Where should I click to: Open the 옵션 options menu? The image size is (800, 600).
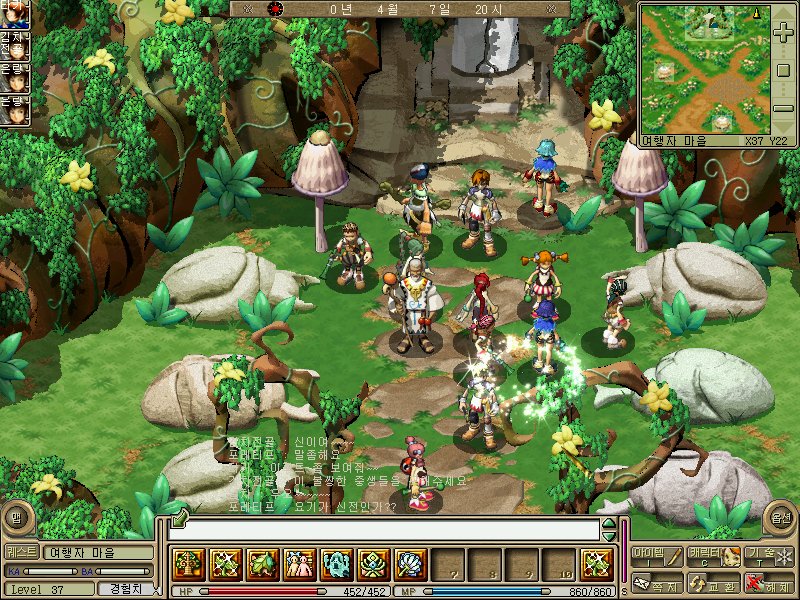click(779, 518)
